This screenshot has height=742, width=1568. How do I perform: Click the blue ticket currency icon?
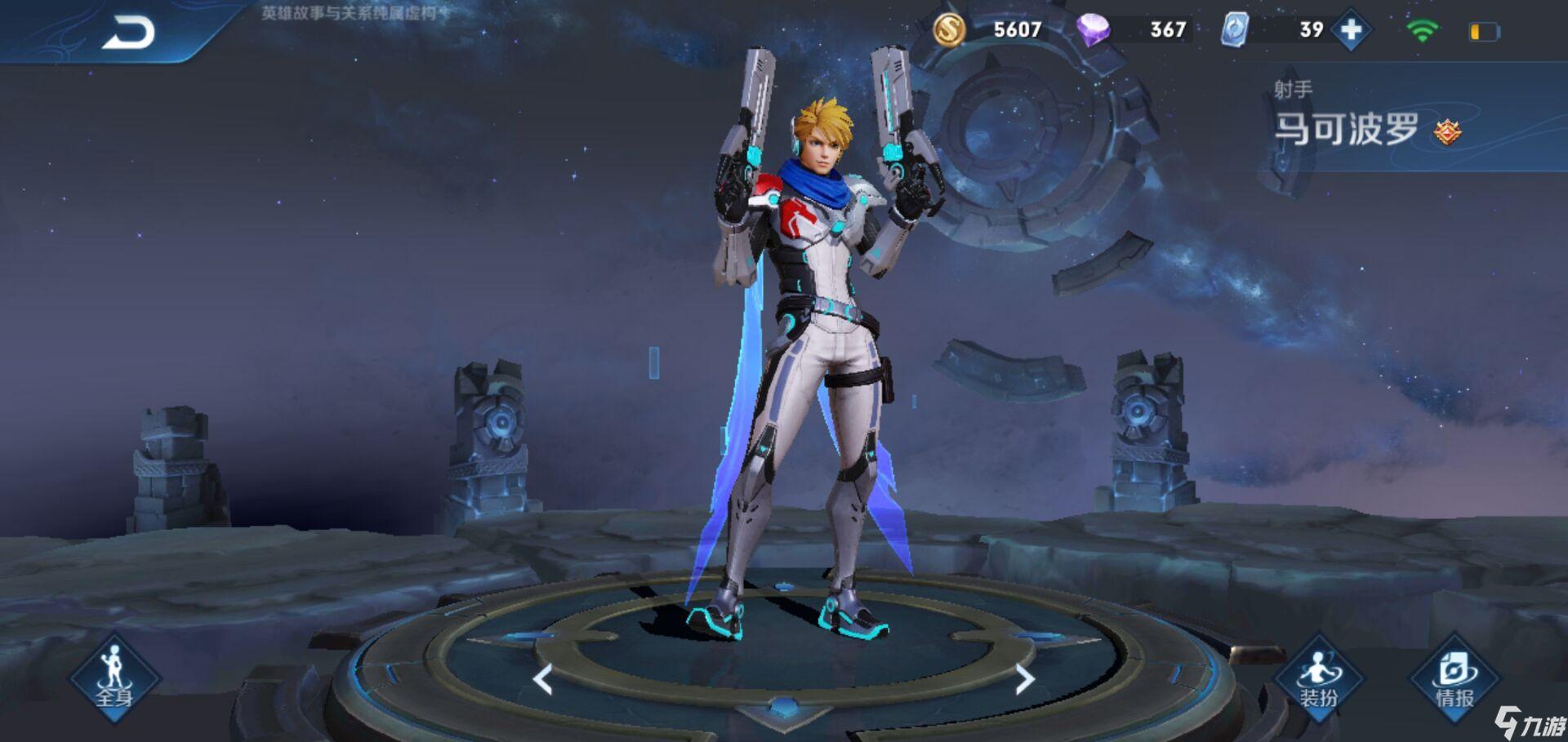coord(1234,30)
